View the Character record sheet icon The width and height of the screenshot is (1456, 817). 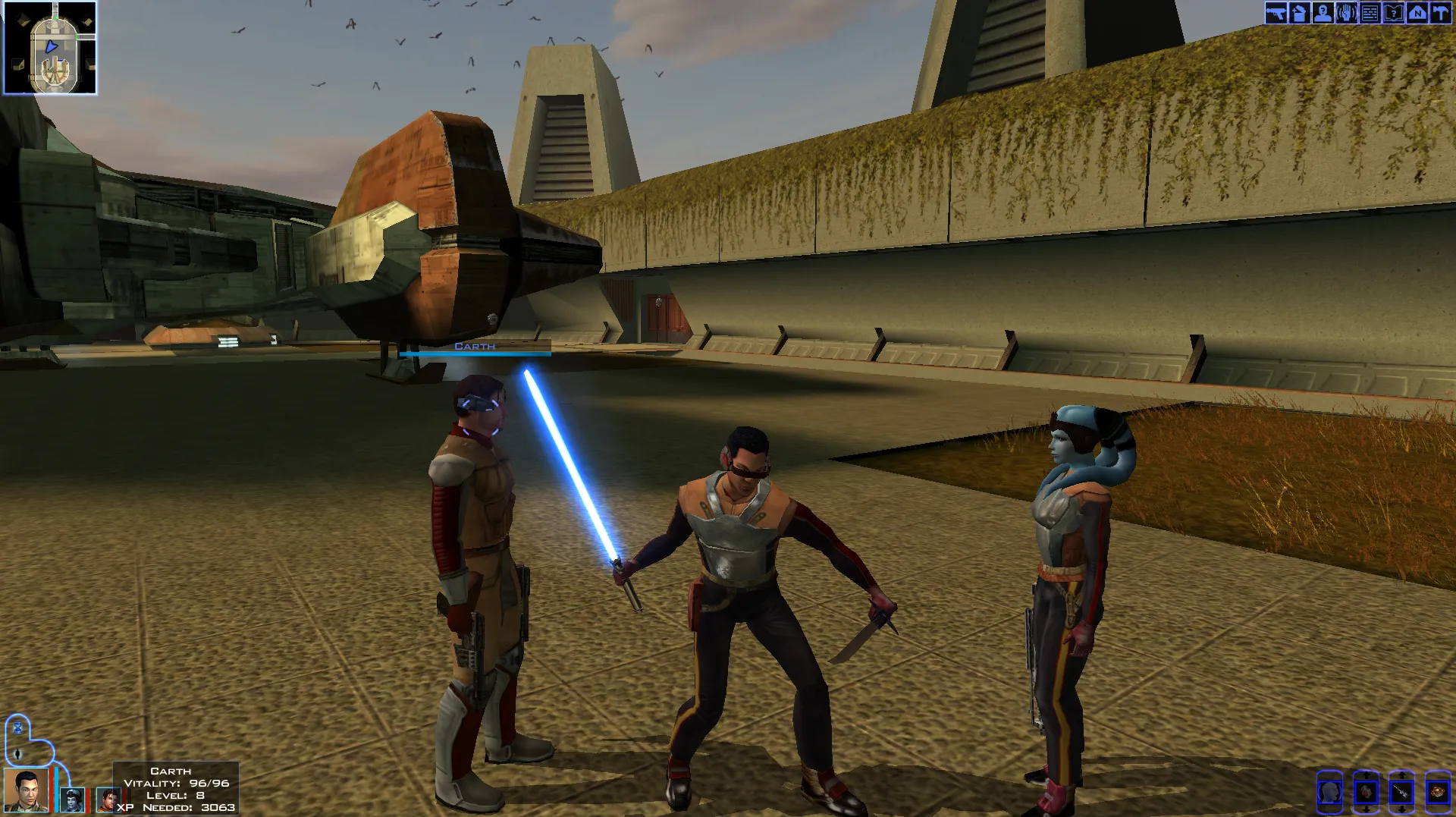tap(1323, 12)
